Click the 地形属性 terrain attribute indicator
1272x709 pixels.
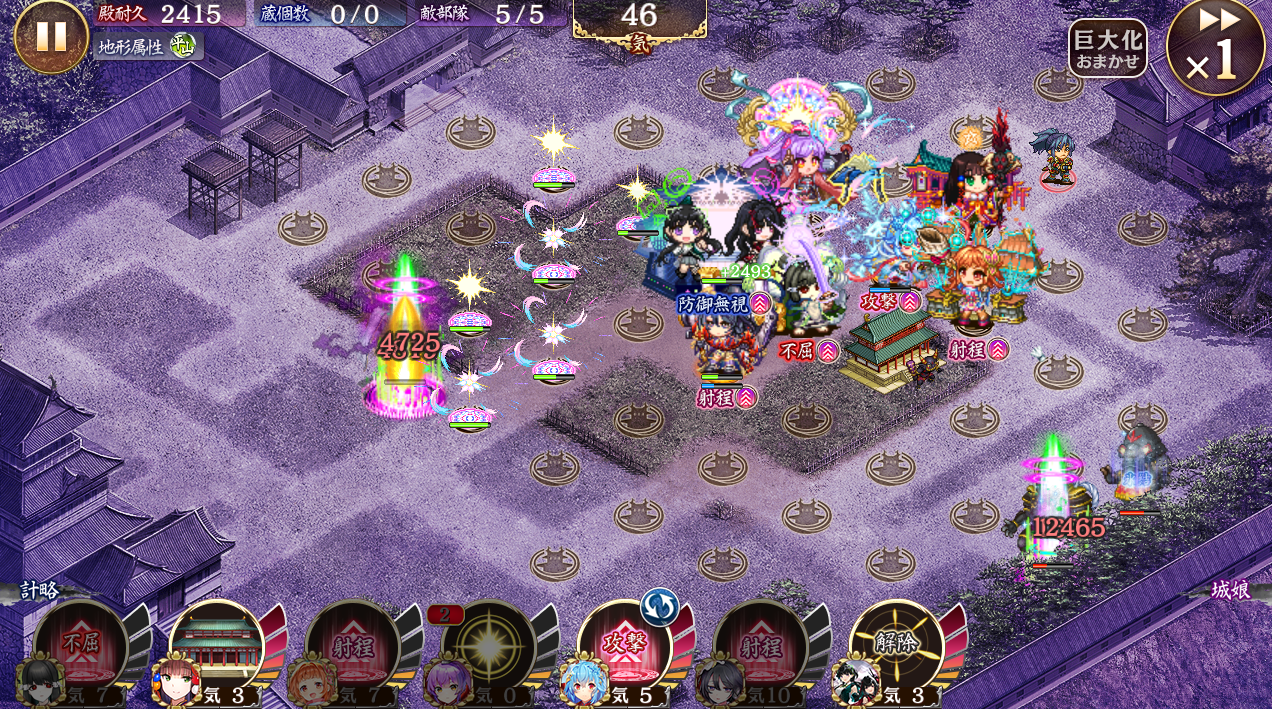(148, 46)
